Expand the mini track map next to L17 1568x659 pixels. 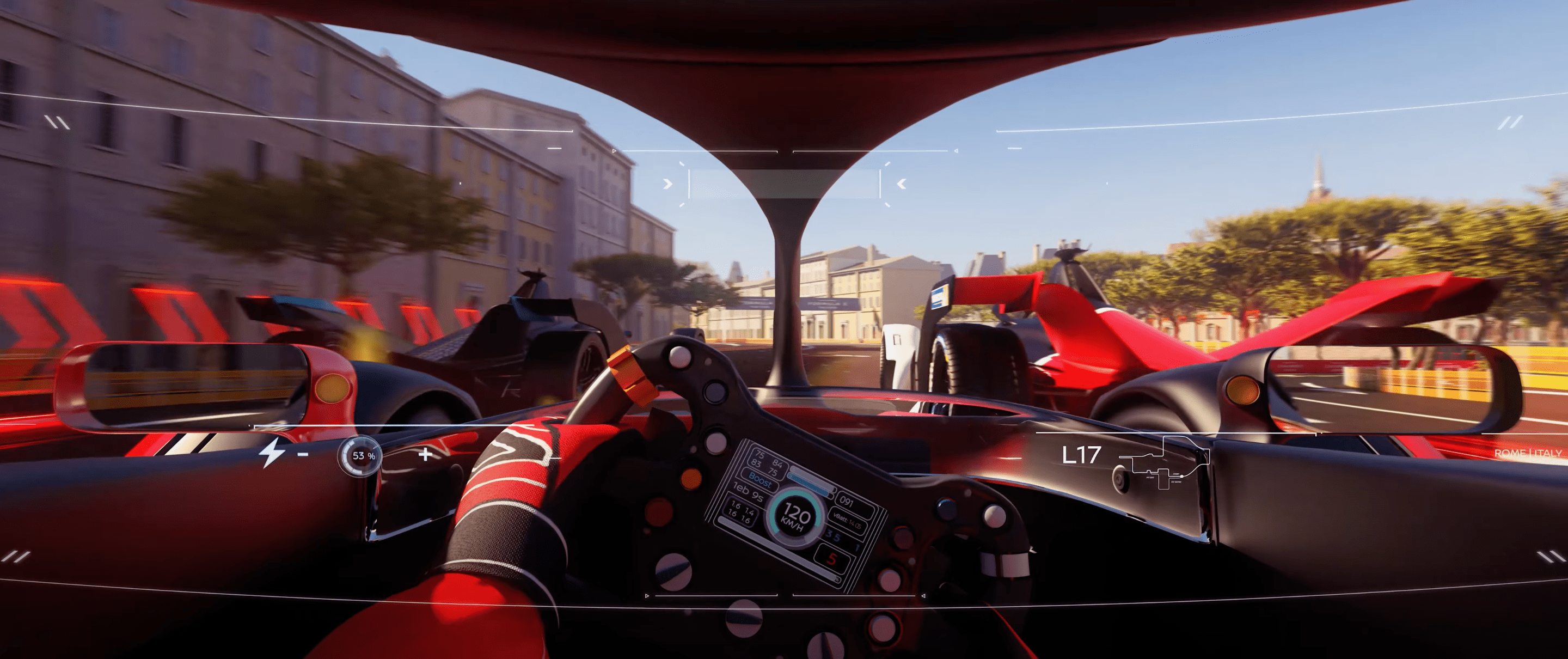1162,466
